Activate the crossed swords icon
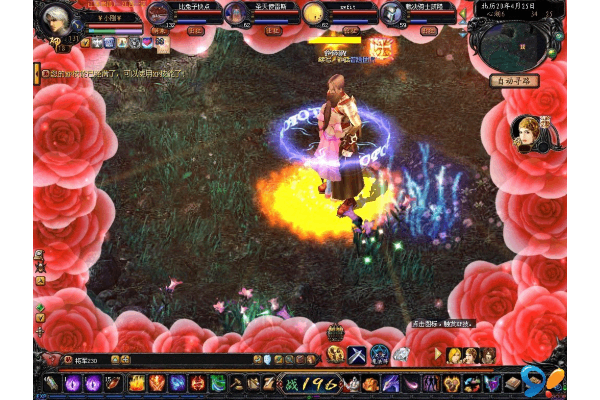The width and height of the screenshot is (600, 400). (357, 354)
